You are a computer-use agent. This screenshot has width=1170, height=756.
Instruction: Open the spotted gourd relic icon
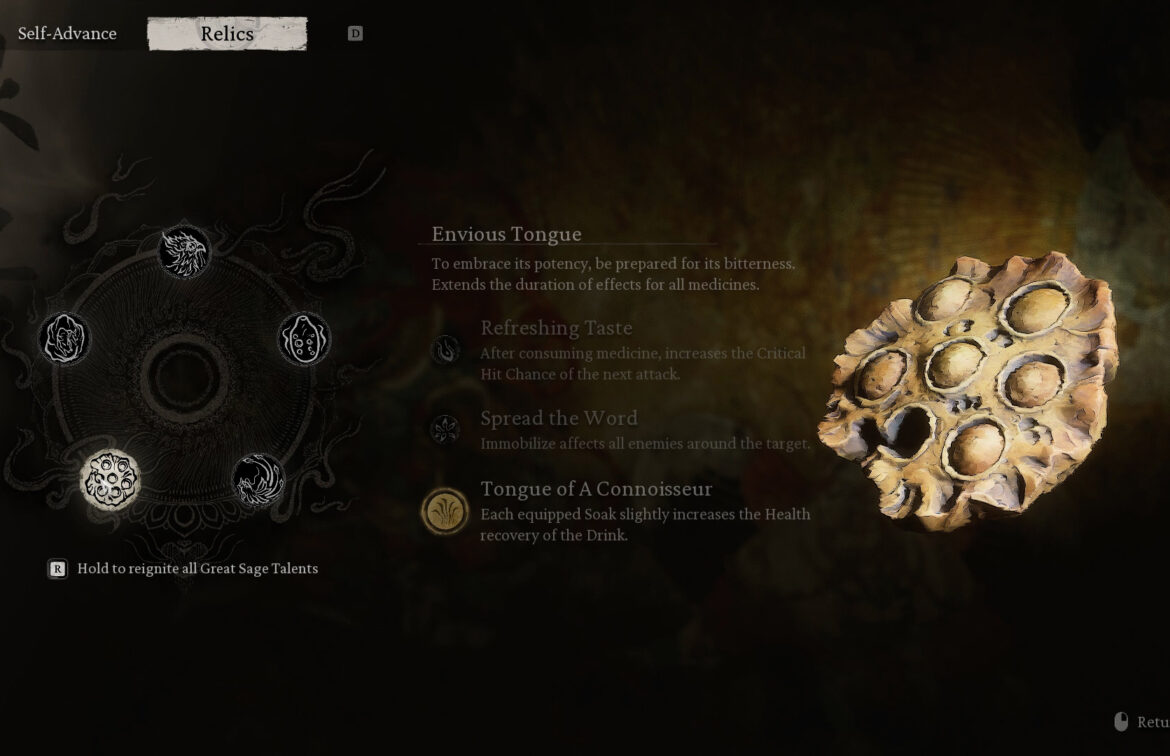(x=304, y=339)
